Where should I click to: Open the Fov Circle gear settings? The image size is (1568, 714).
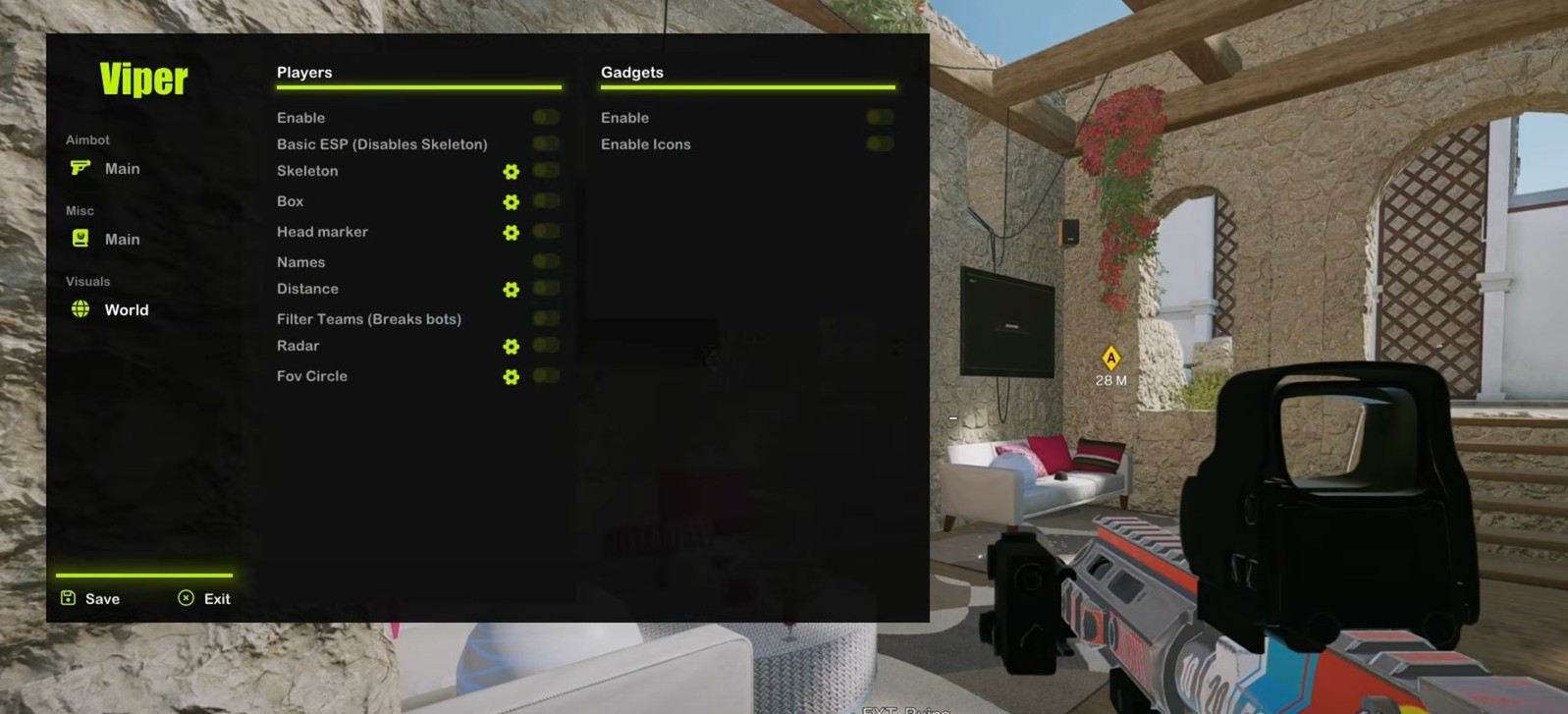pyautogui.click(x=512, y=377)
